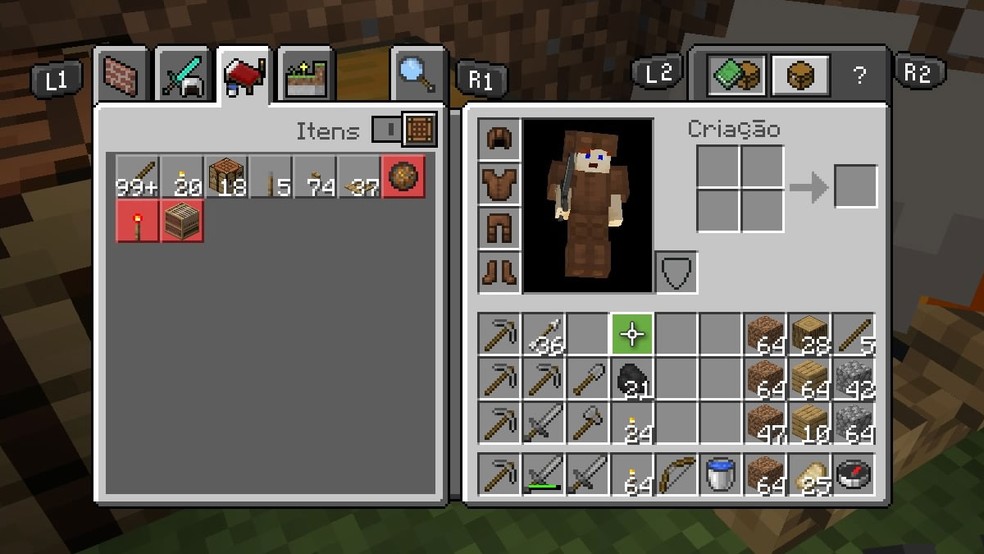Switch to the brick block construction tab
This screenshot has width=984, height=554.
124,75
